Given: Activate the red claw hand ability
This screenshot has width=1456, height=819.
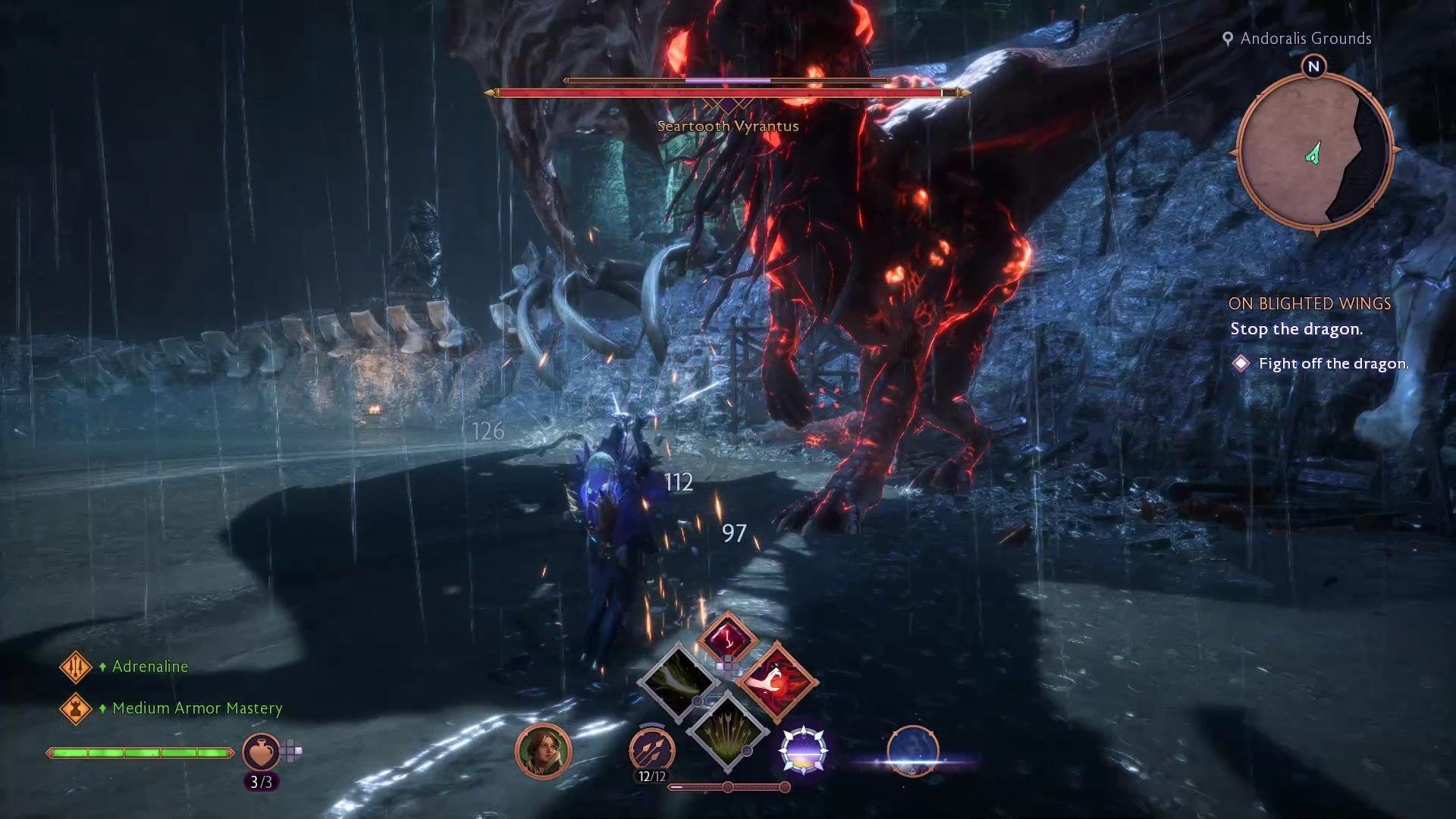Looking at the screenshot, I should (x=777, y=681).
